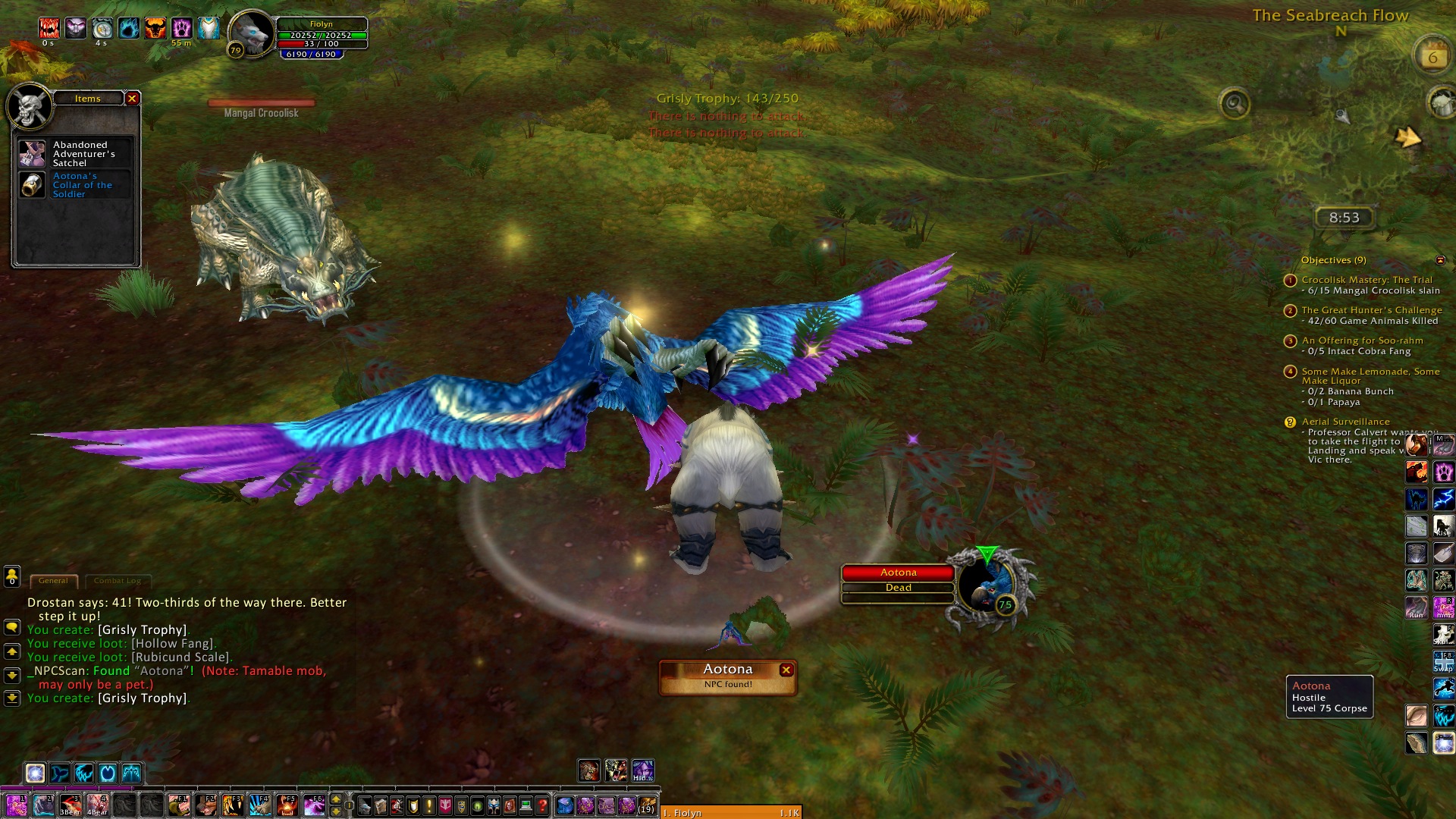Dismiss the Aotona NPC found alert
Image resolution: width=1456 pixels, height=819 pixels.
click(x=786, y=670)
